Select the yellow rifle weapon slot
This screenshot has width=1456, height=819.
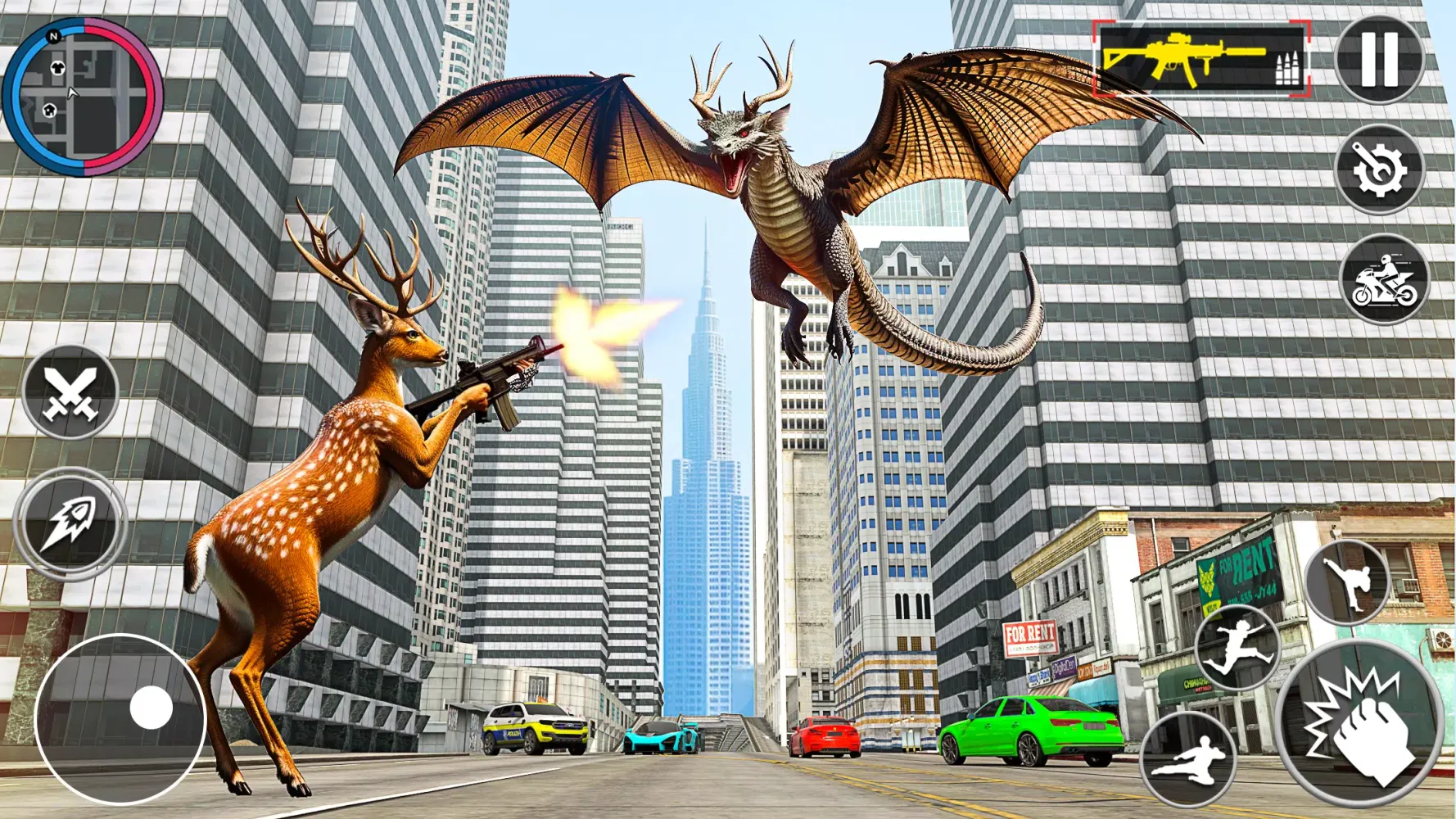1201,59
